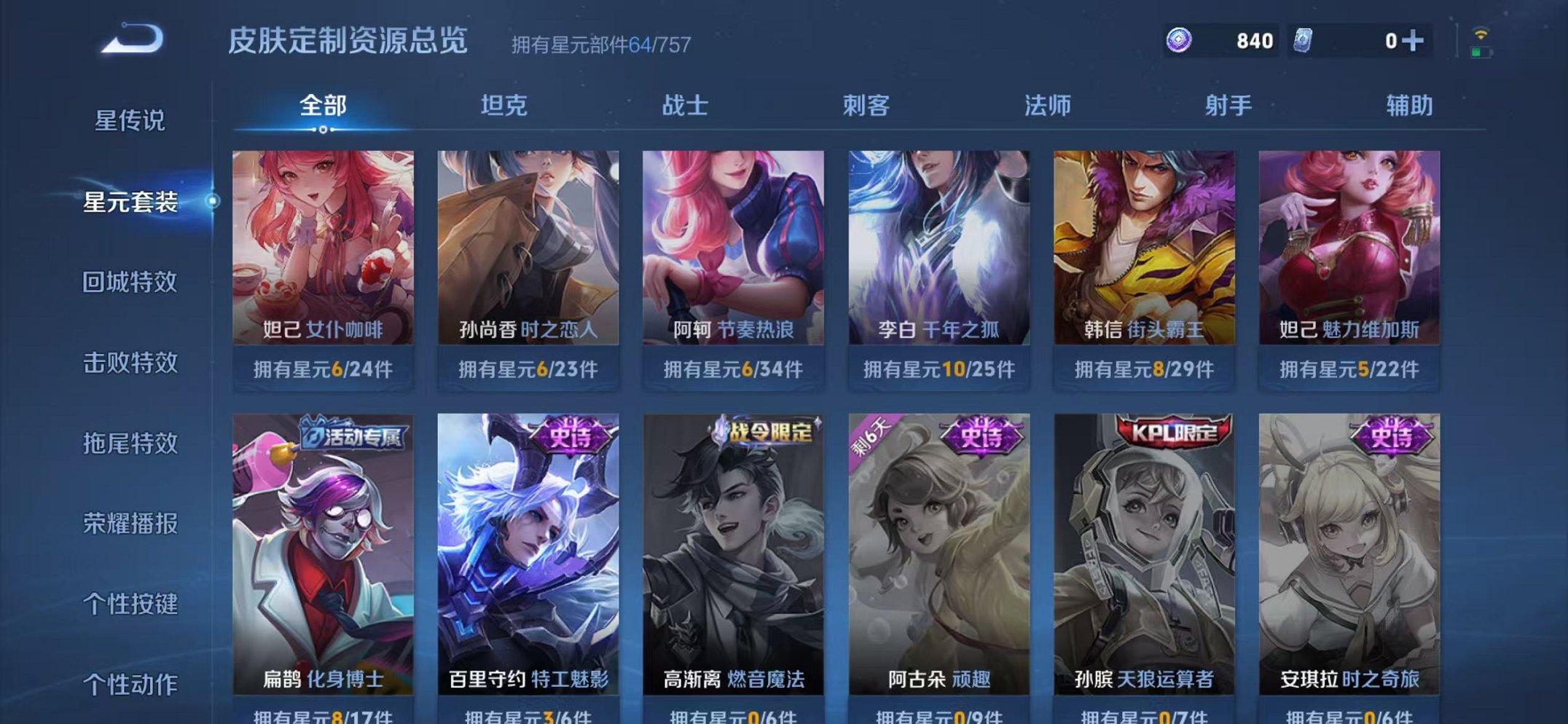Select the active 全部 filter tab
Screen dimensions: 1568x724
tap(322, 105)
